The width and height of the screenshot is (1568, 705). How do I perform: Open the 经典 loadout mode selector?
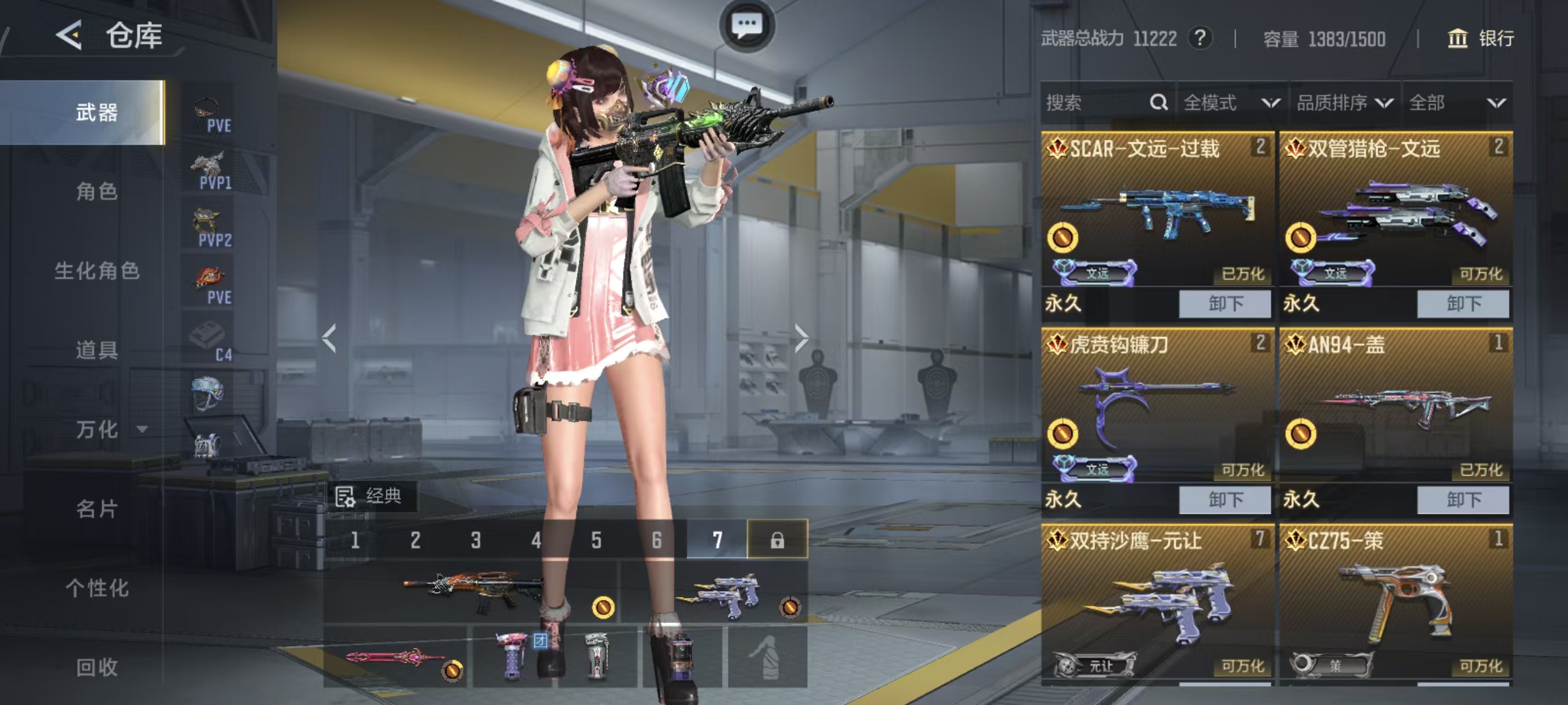click(371, 496)
